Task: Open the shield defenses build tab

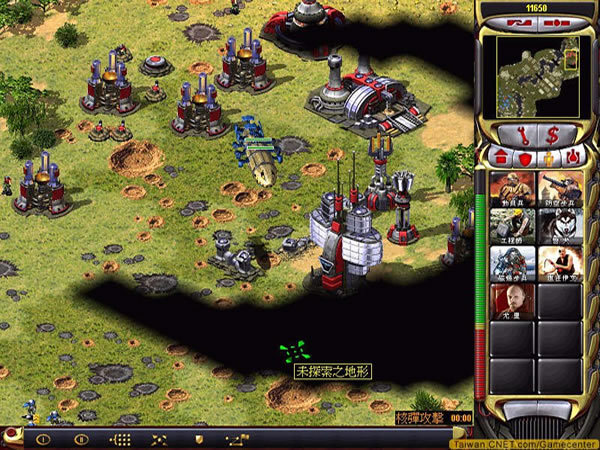Action: click(x=523, y=156)
